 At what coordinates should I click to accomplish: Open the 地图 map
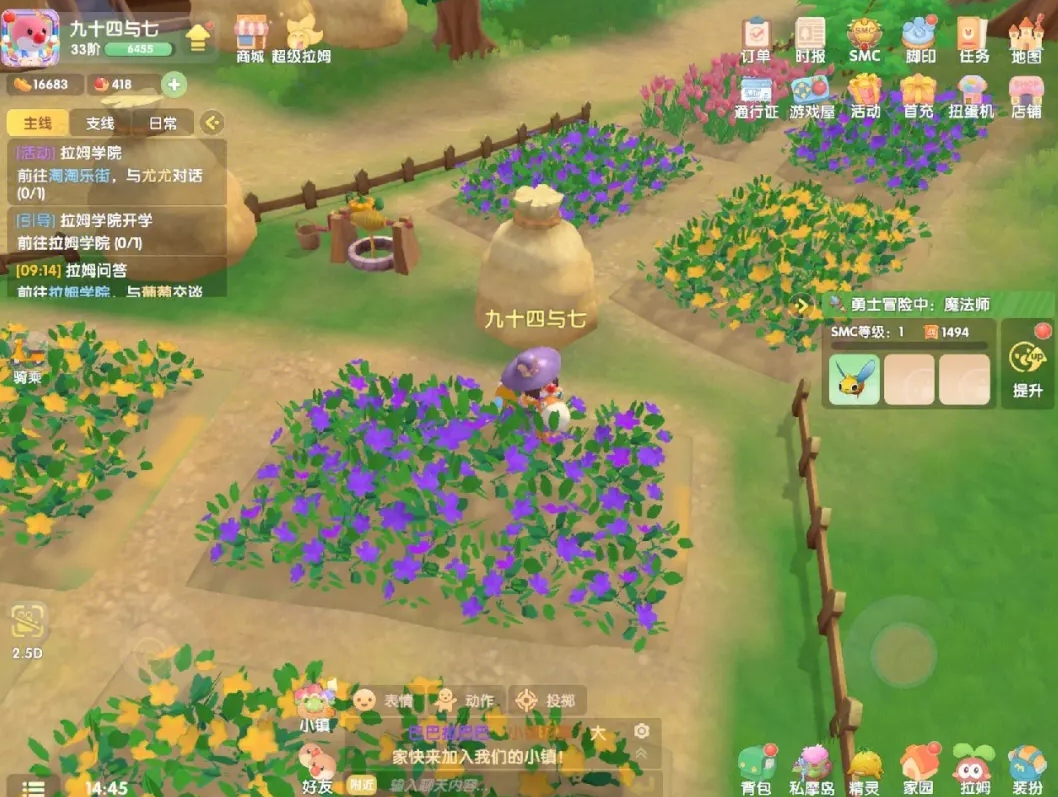click(x=1026, y=39)
